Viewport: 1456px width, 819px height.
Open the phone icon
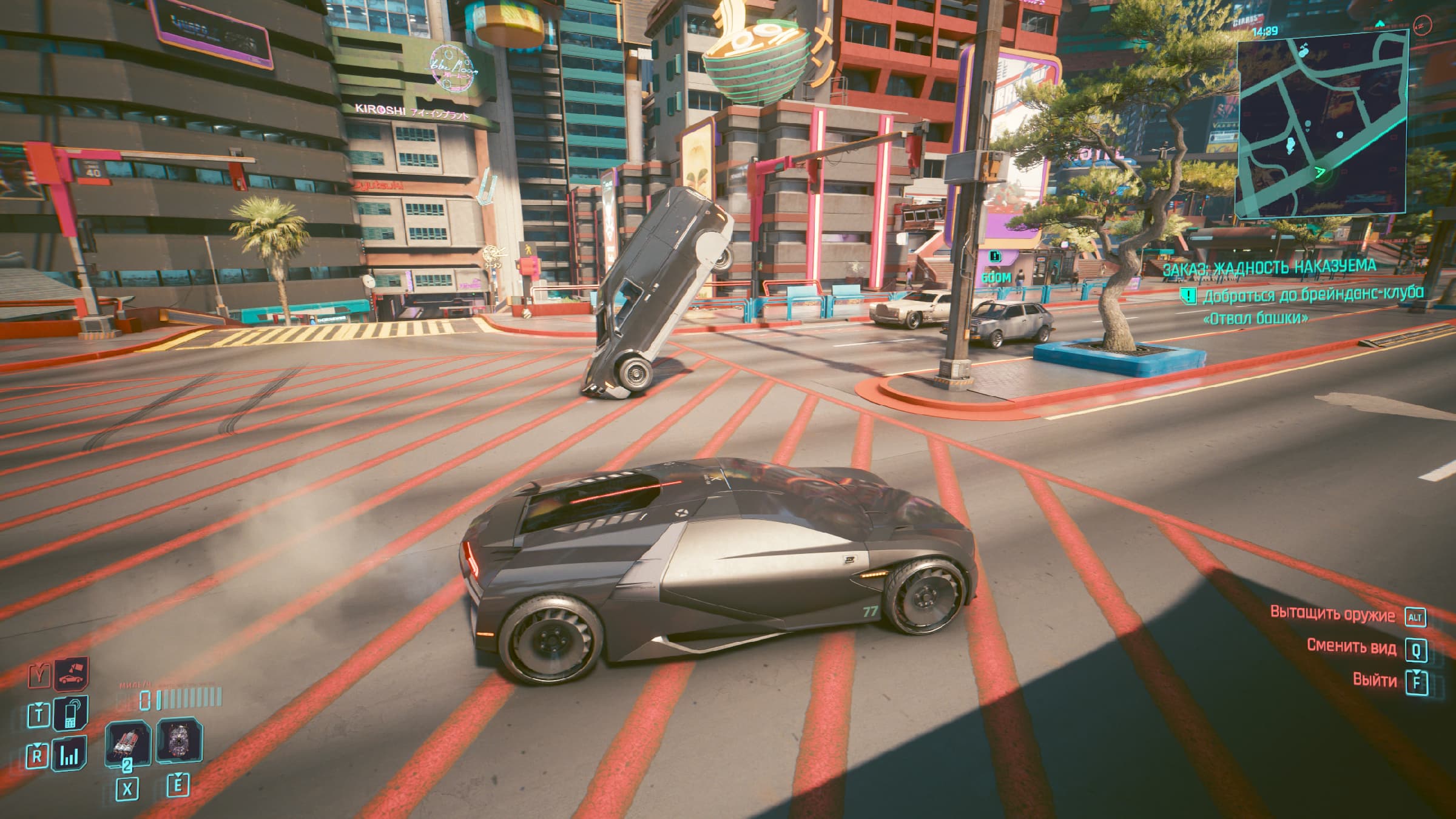[70, 713]
